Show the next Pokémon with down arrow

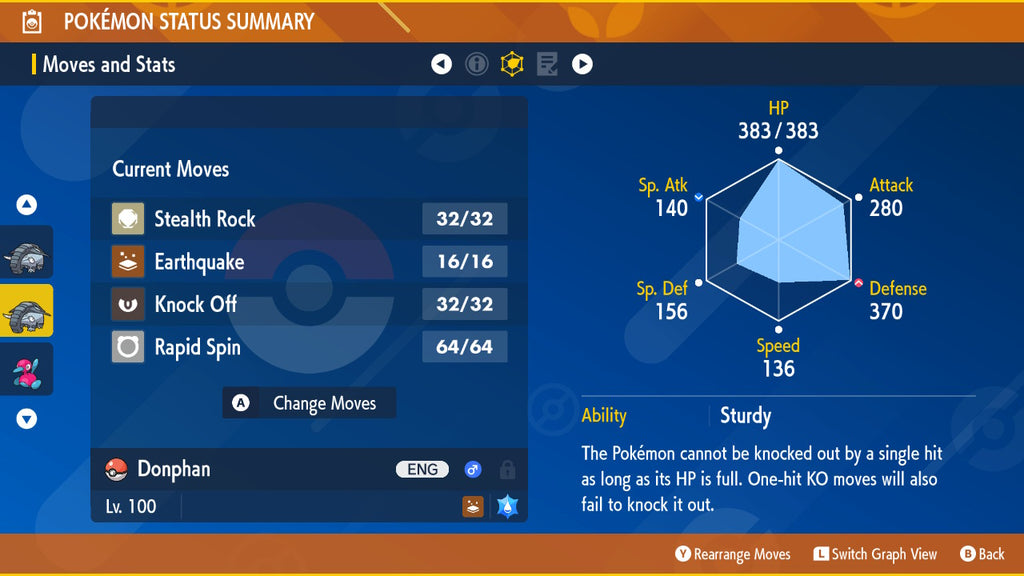27,419
